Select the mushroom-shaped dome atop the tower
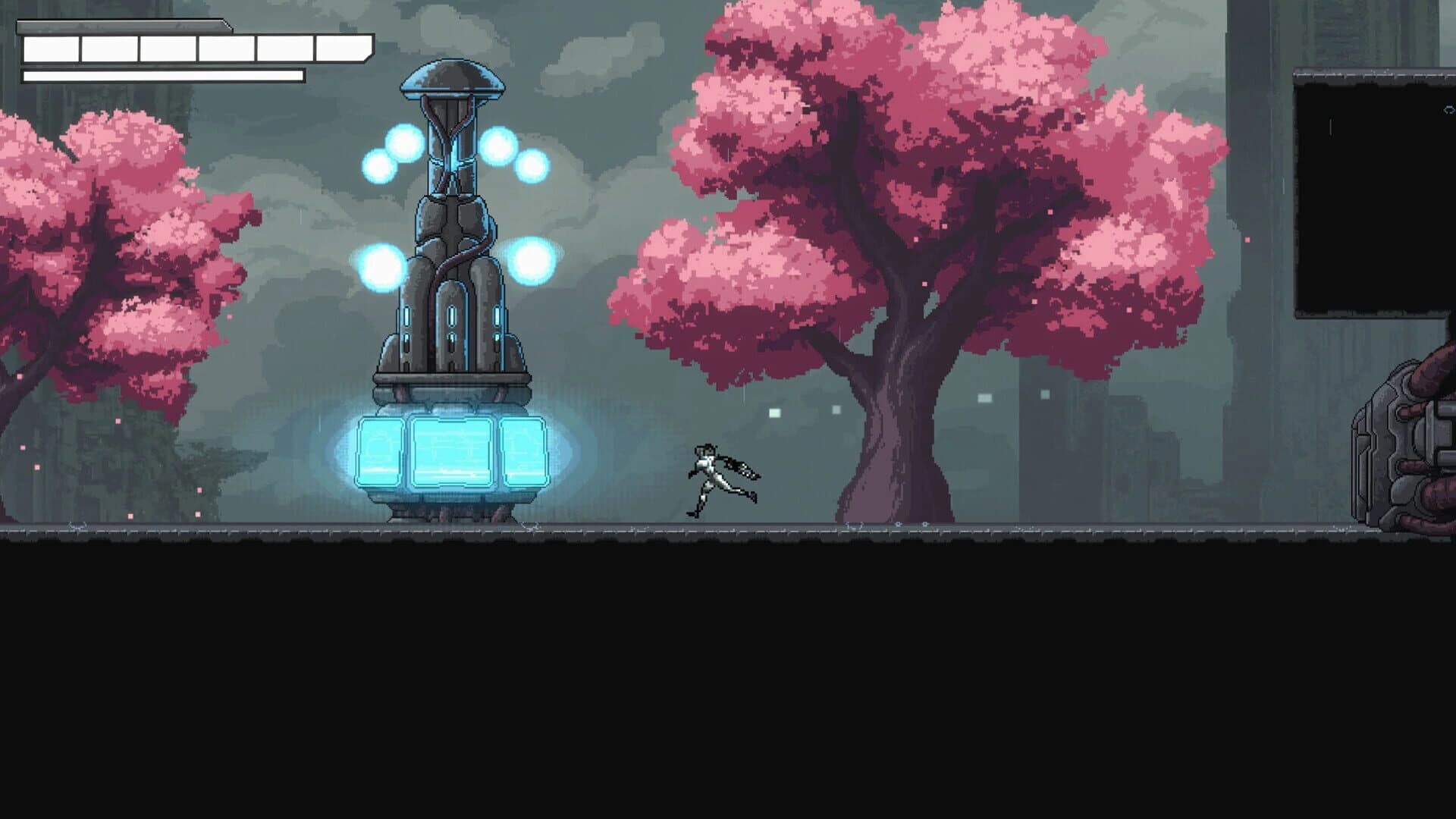 [x=451, y=80]
